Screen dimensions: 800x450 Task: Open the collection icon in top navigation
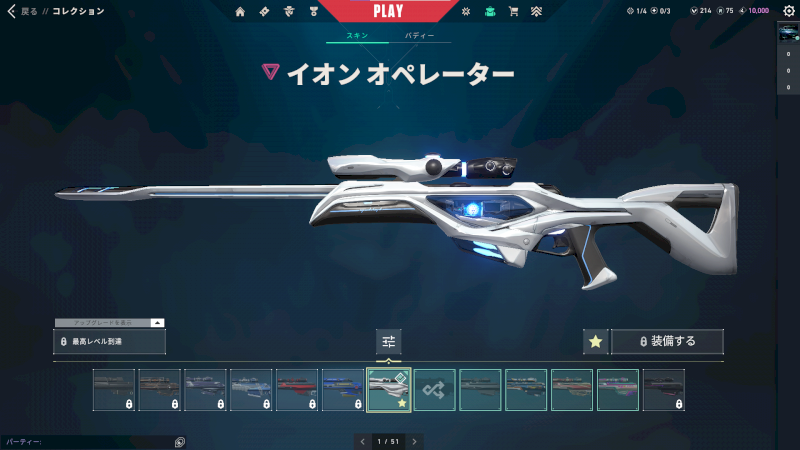[489, 12]
